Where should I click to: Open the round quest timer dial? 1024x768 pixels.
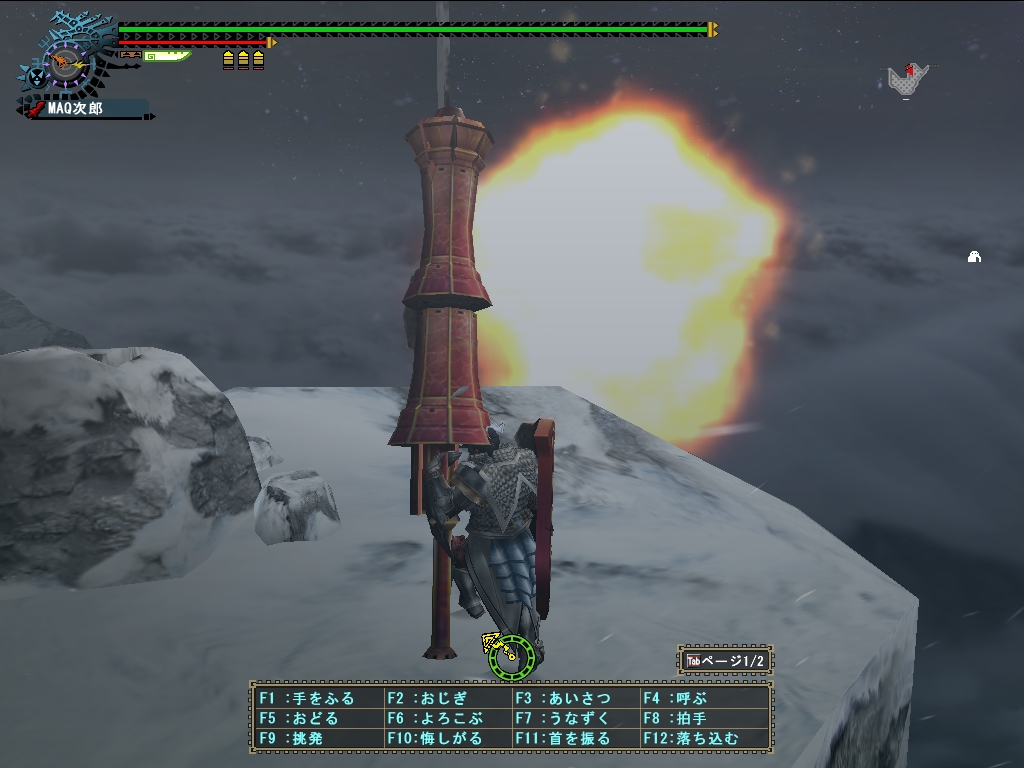[x=67, y=63]
